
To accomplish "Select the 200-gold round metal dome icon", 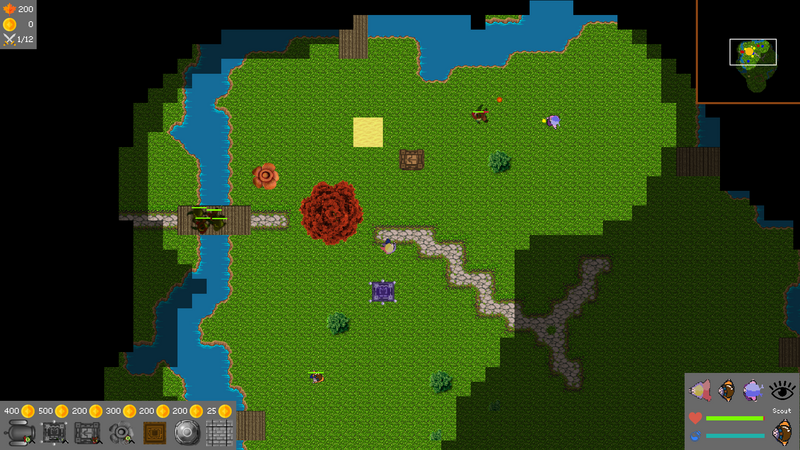I will (187, 432).
